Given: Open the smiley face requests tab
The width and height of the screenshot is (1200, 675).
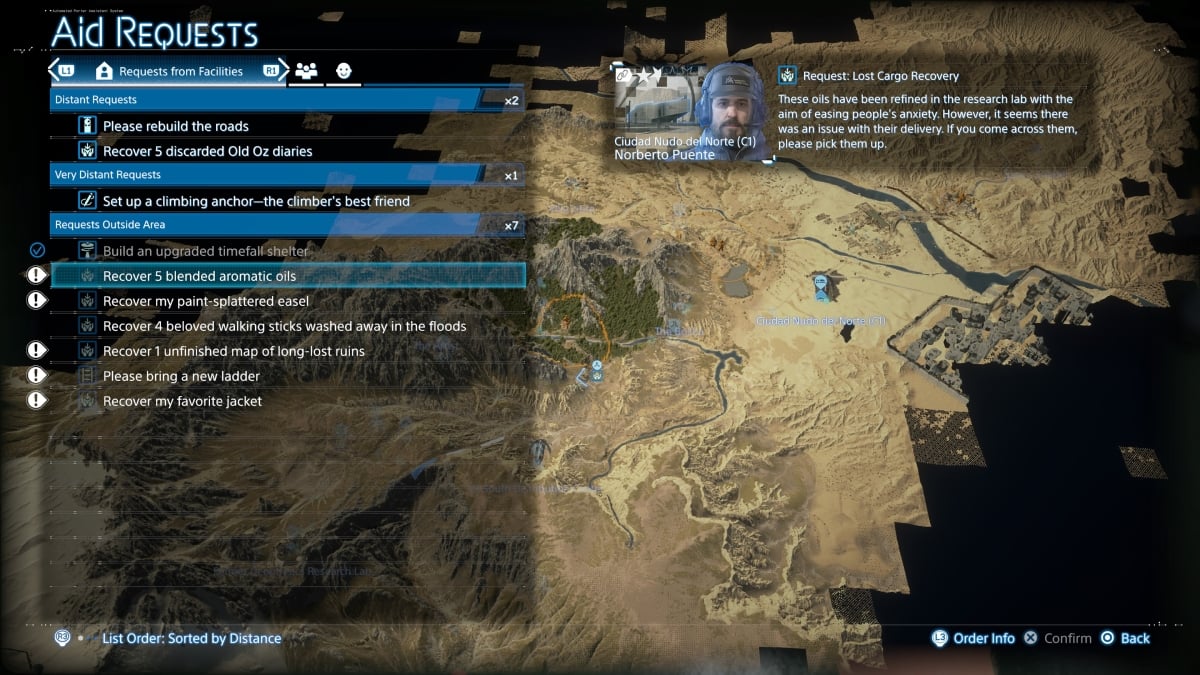Looking at the screenshot, I should pyautogui.click(x=343, y=72).
